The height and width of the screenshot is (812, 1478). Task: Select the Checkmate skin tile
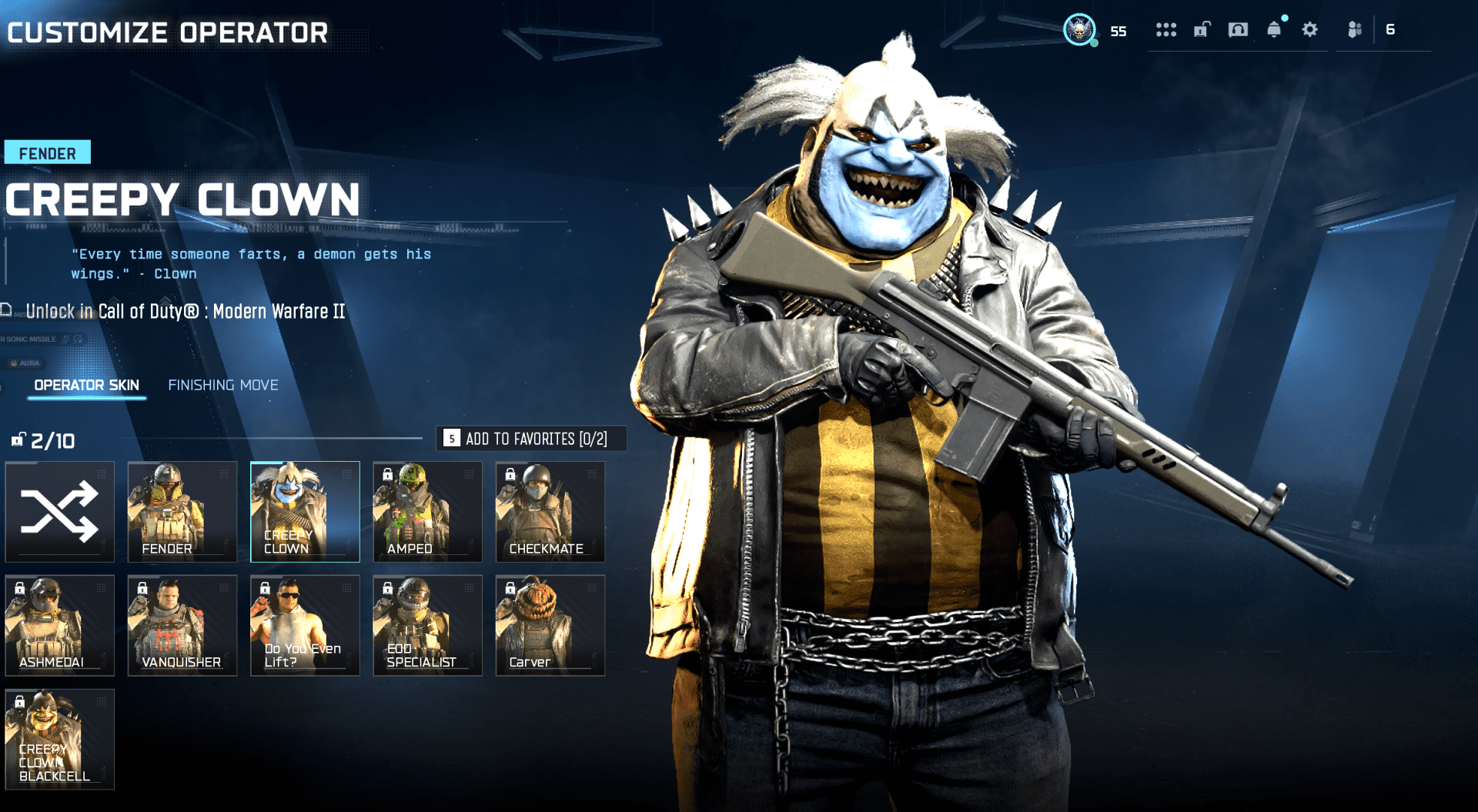(550, 511)
